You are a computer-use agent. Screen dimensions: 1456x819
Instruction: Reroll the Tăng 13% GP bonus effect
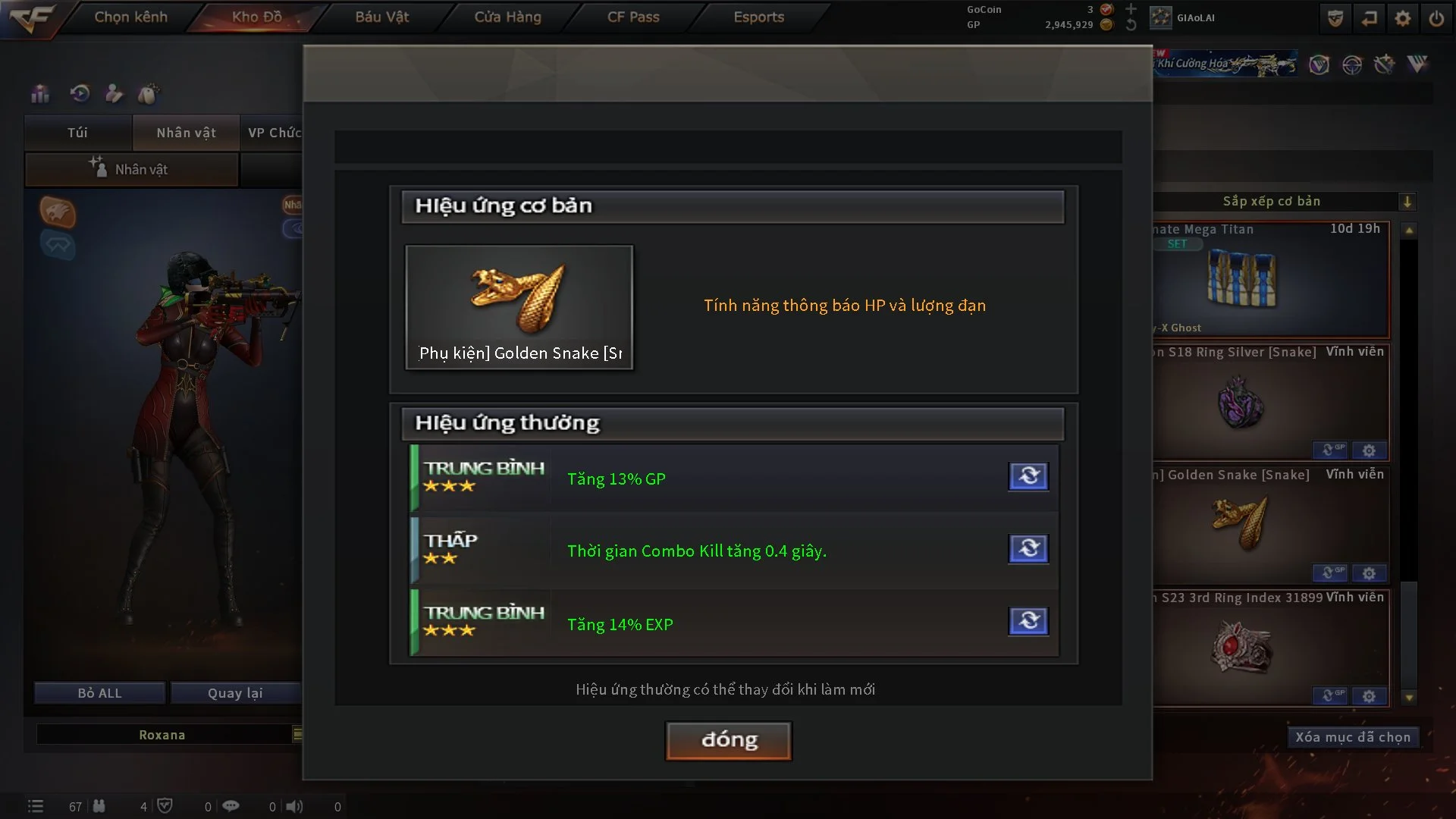click(1028, 476)
